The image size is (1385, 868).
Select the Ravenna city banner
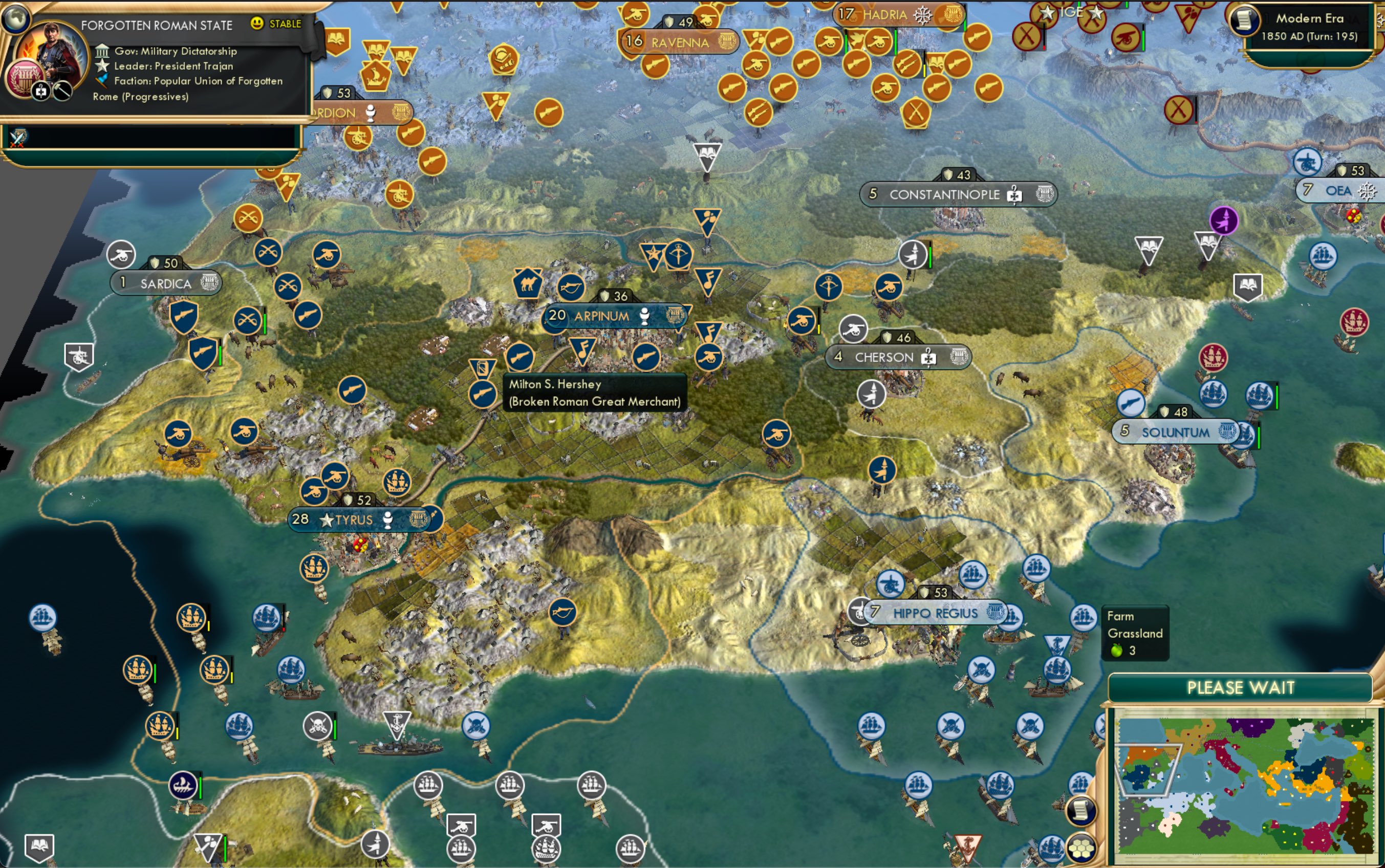680,42
